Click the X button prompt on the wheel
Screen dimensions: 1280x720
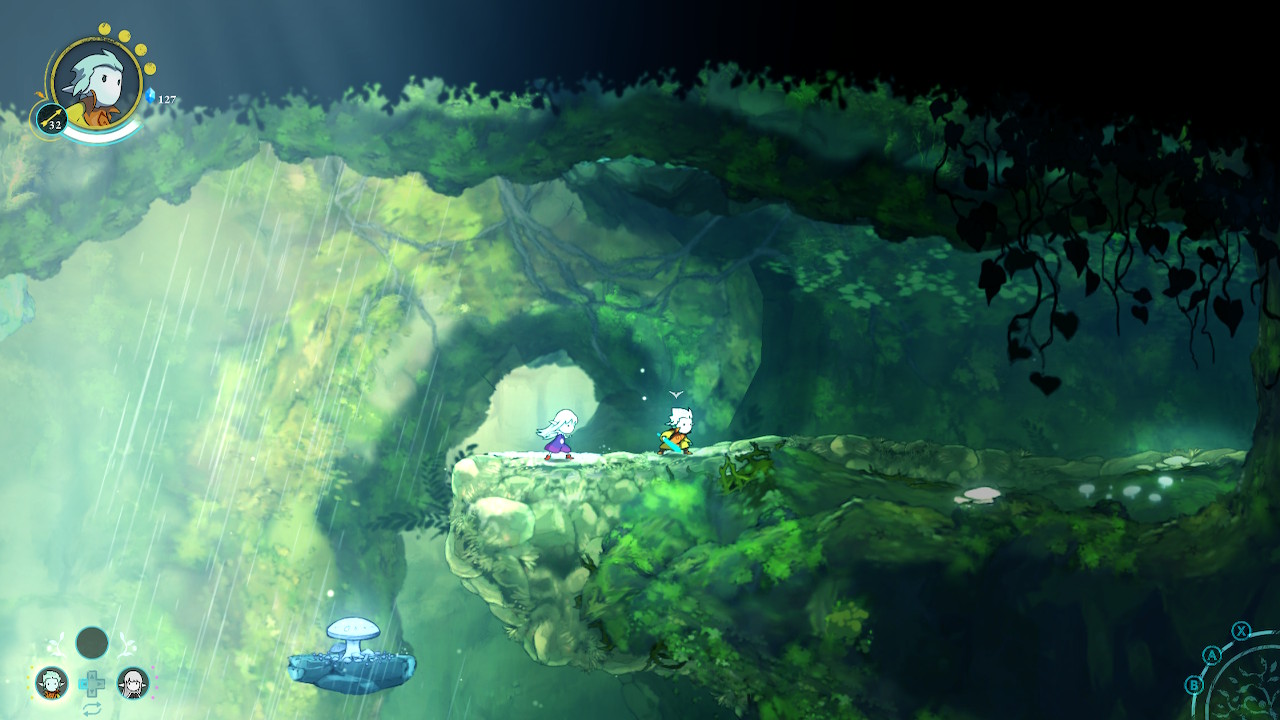click(x=1241, y=631)
